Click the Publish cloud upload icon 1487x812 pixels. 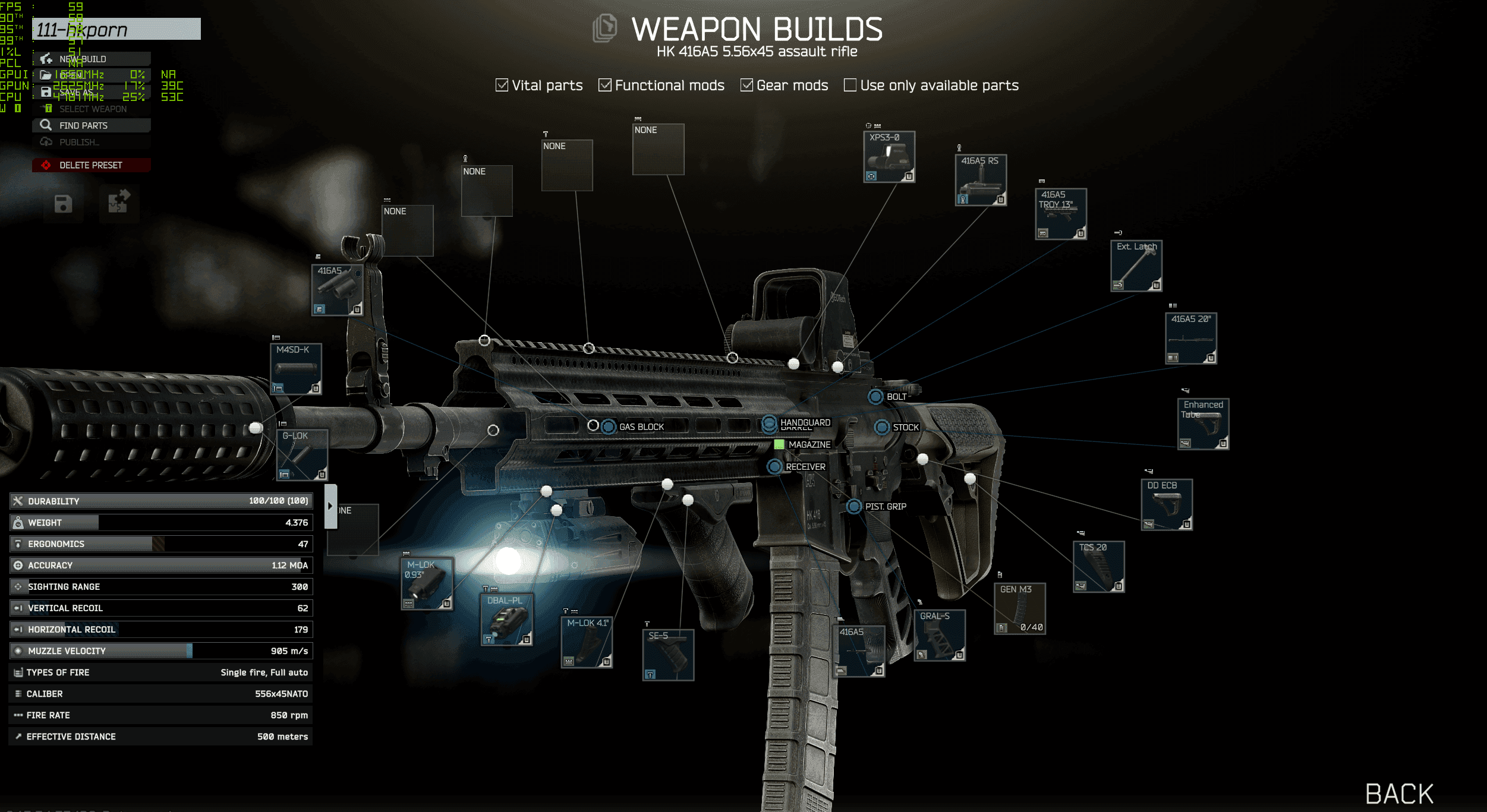coord(46,142)
